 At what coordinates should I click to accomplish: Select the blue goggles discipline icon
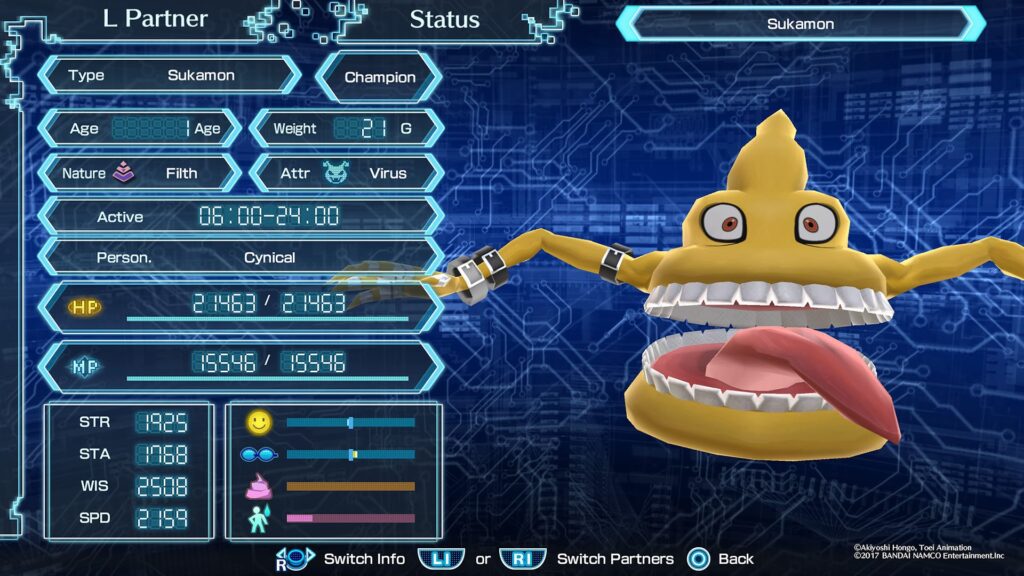[258, 455]
